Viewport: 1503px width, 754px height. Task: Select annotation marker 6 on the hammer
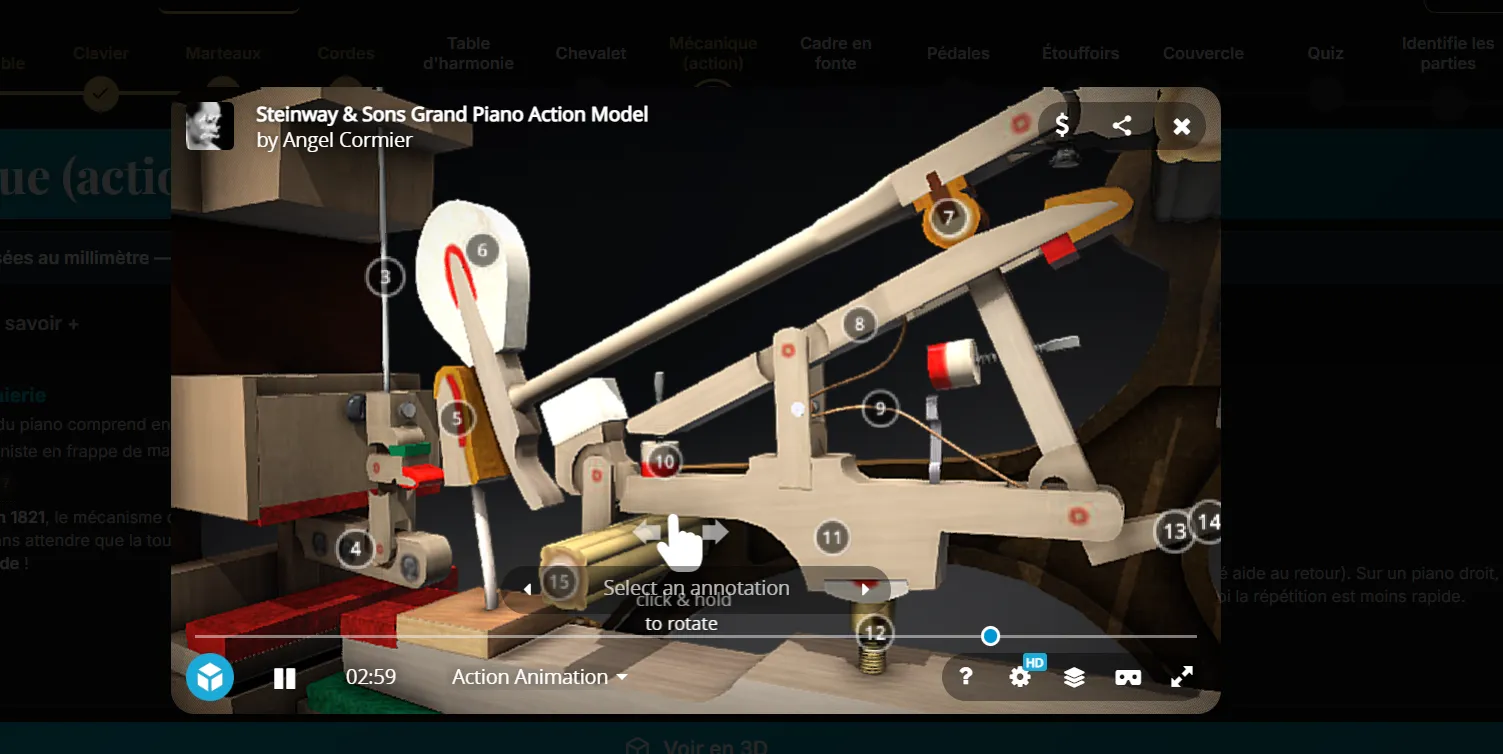pyautogui.click(x=482, y=250)
